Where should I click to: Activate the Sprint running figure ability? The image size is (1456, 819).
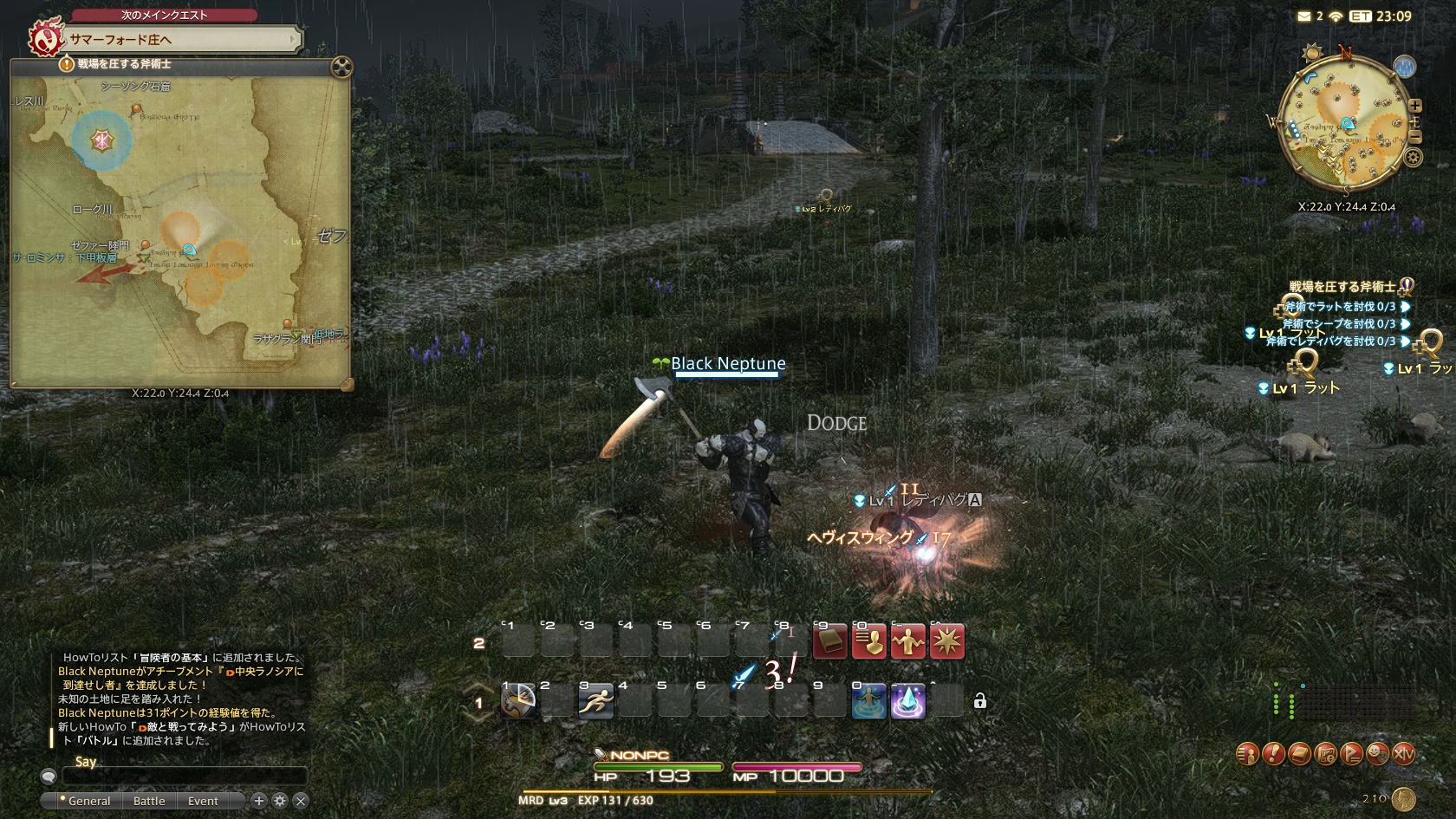(x=596, y=701)
